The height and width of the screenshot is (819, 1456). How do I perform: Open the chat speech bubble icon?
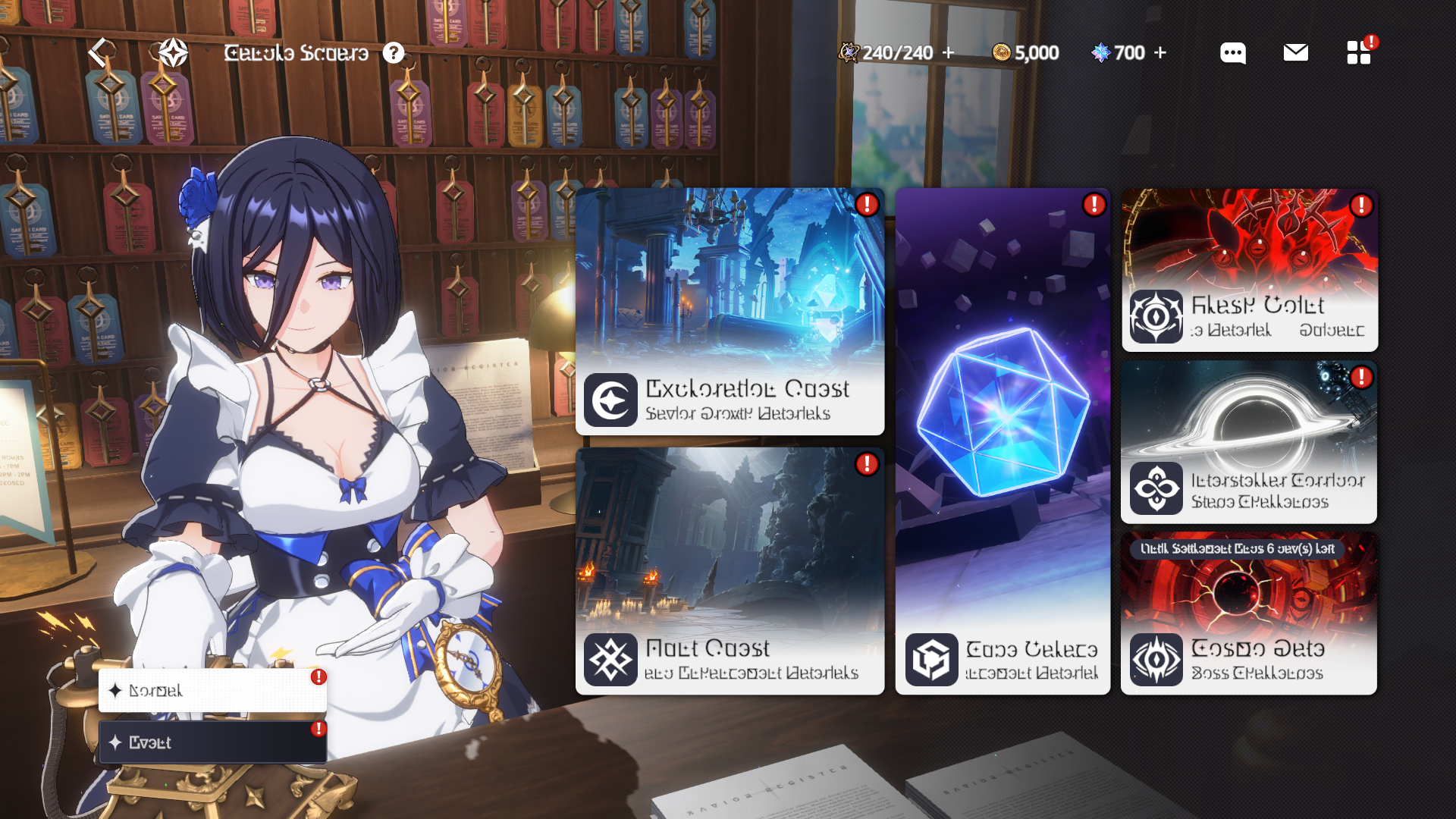tap(1232, 52)
